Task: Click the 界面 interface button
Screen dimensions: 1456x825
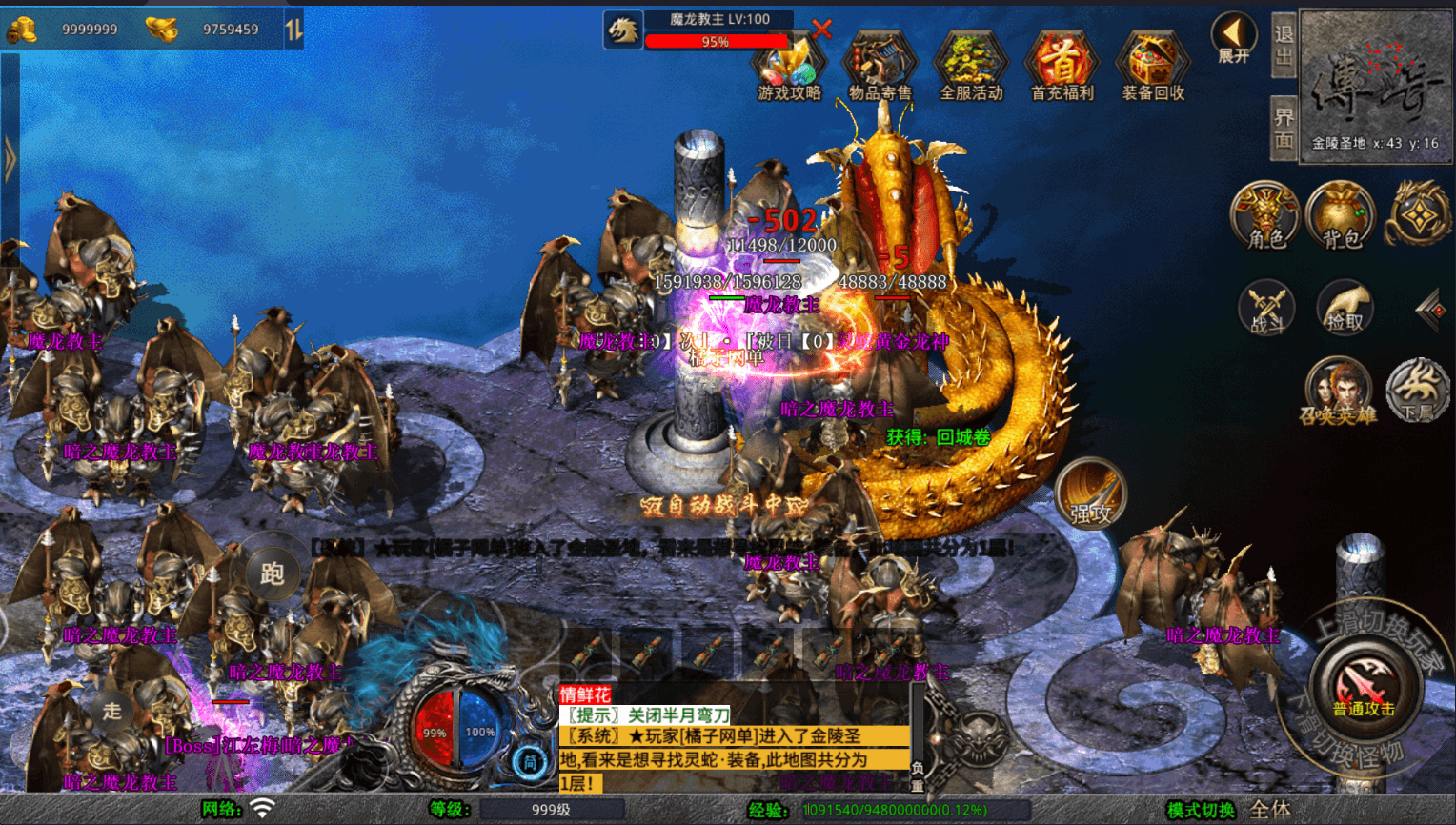Action: [x=1284, y=128]
